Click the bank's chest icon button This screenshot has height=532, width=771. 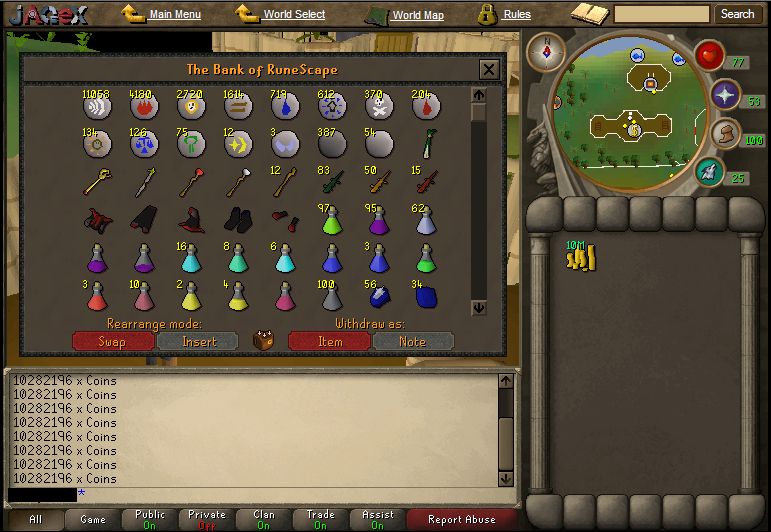pos(263,340)
